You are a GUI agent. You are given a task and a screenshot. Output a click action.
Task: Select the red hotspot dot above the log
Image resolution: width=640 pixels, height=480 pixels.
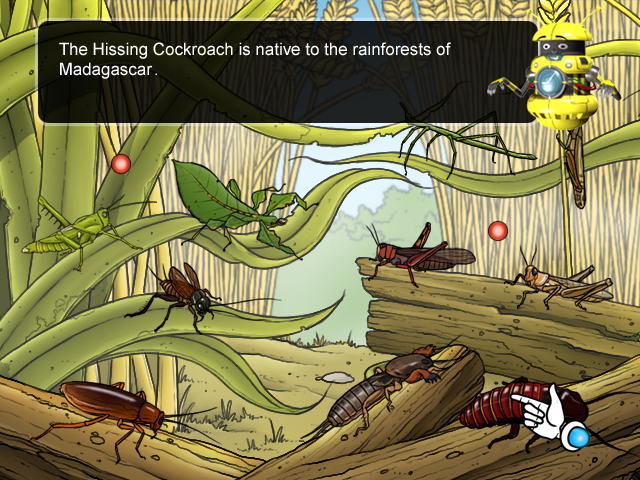[x=498, y=231]
